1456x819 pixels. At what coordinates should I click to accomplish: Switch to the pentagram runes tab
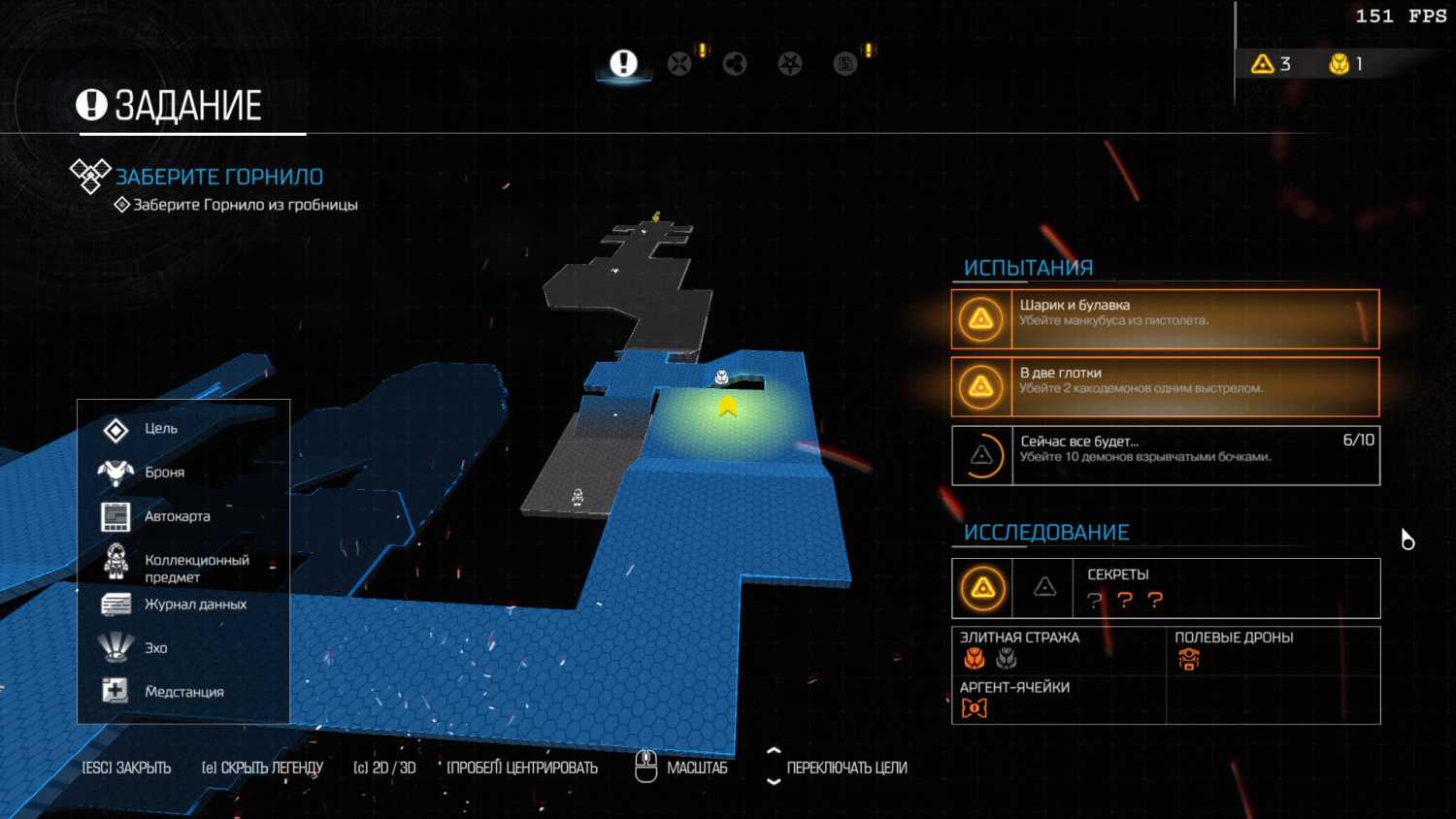pyautogui.click(x=790, y=64)
